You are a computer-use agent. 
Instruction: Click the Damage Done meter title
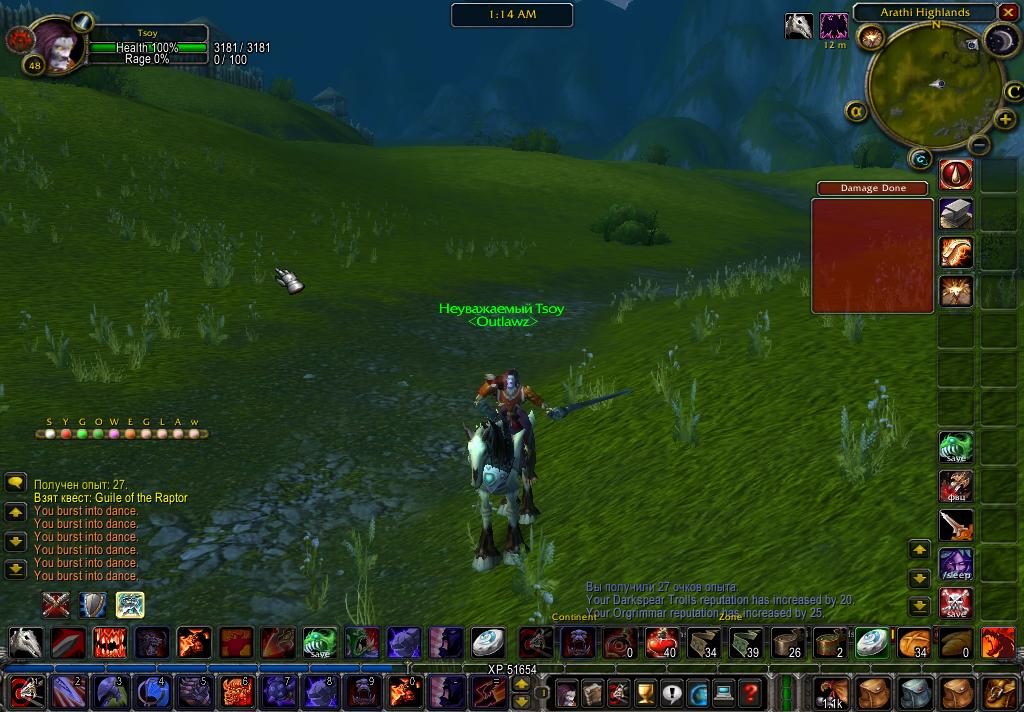tap(872, 188)
